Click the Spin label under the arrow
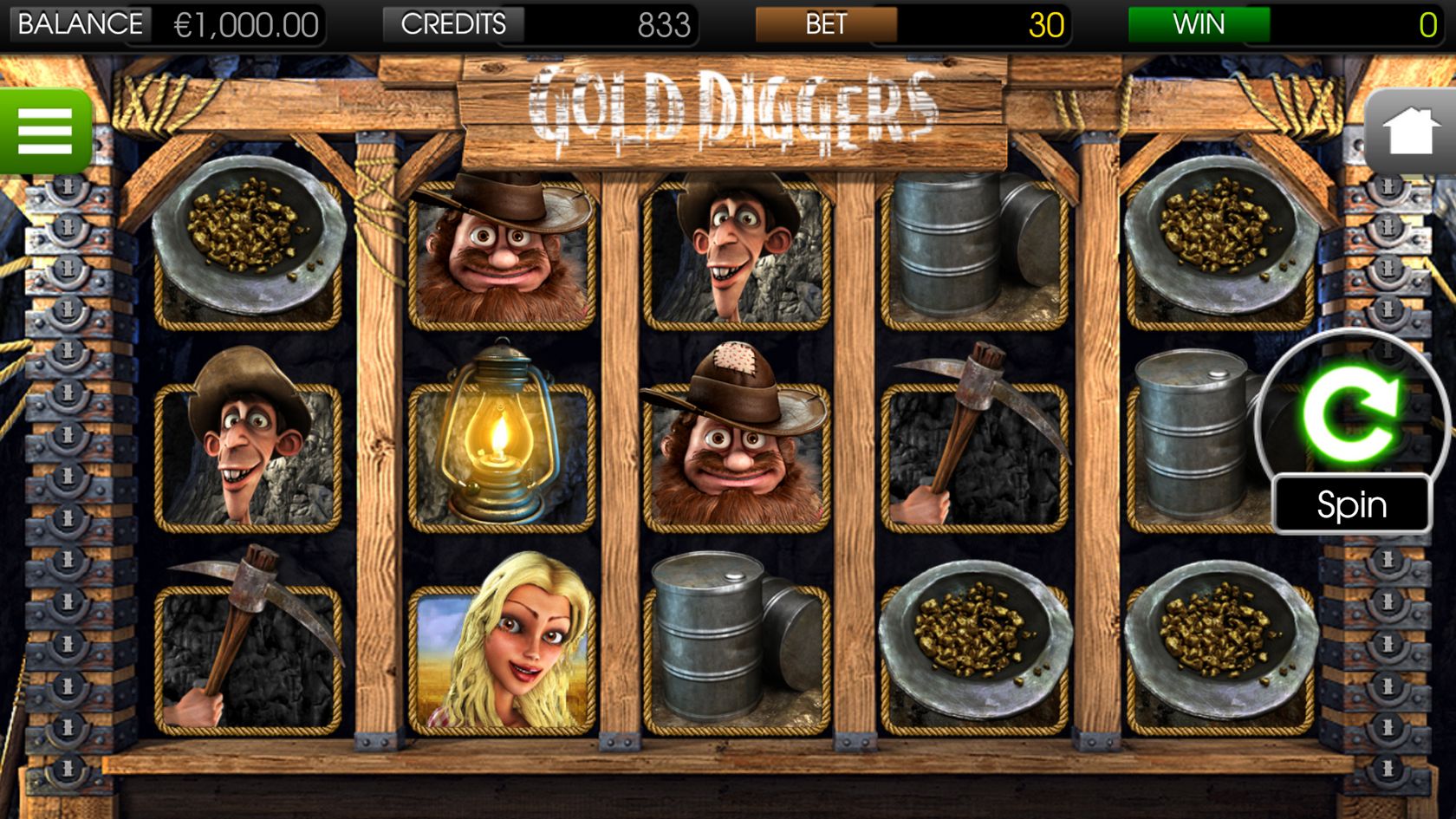Screen dimensions: 1456x819 tap(1352, 504)
